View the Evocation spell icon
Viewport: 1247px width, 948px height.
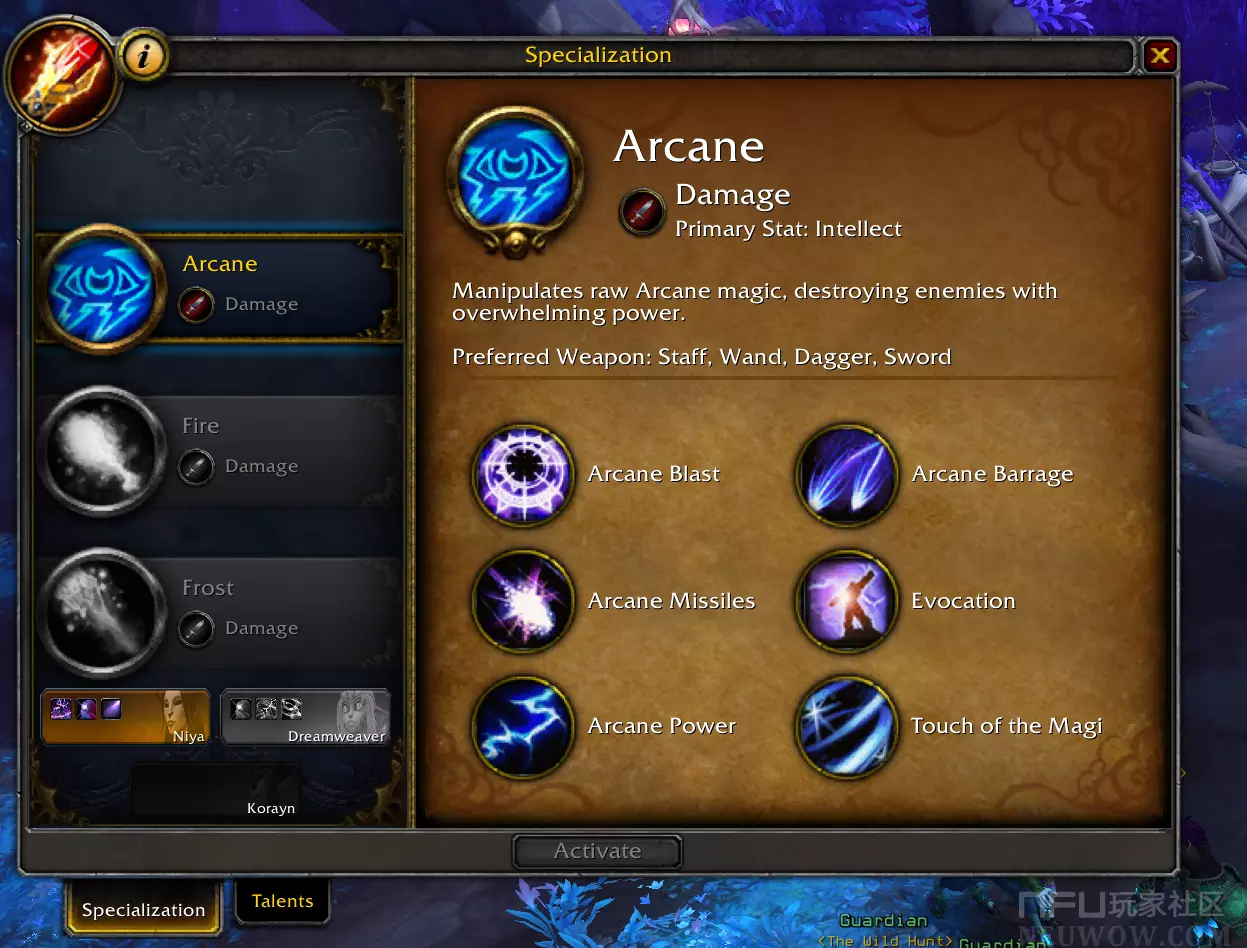point(846,601)
